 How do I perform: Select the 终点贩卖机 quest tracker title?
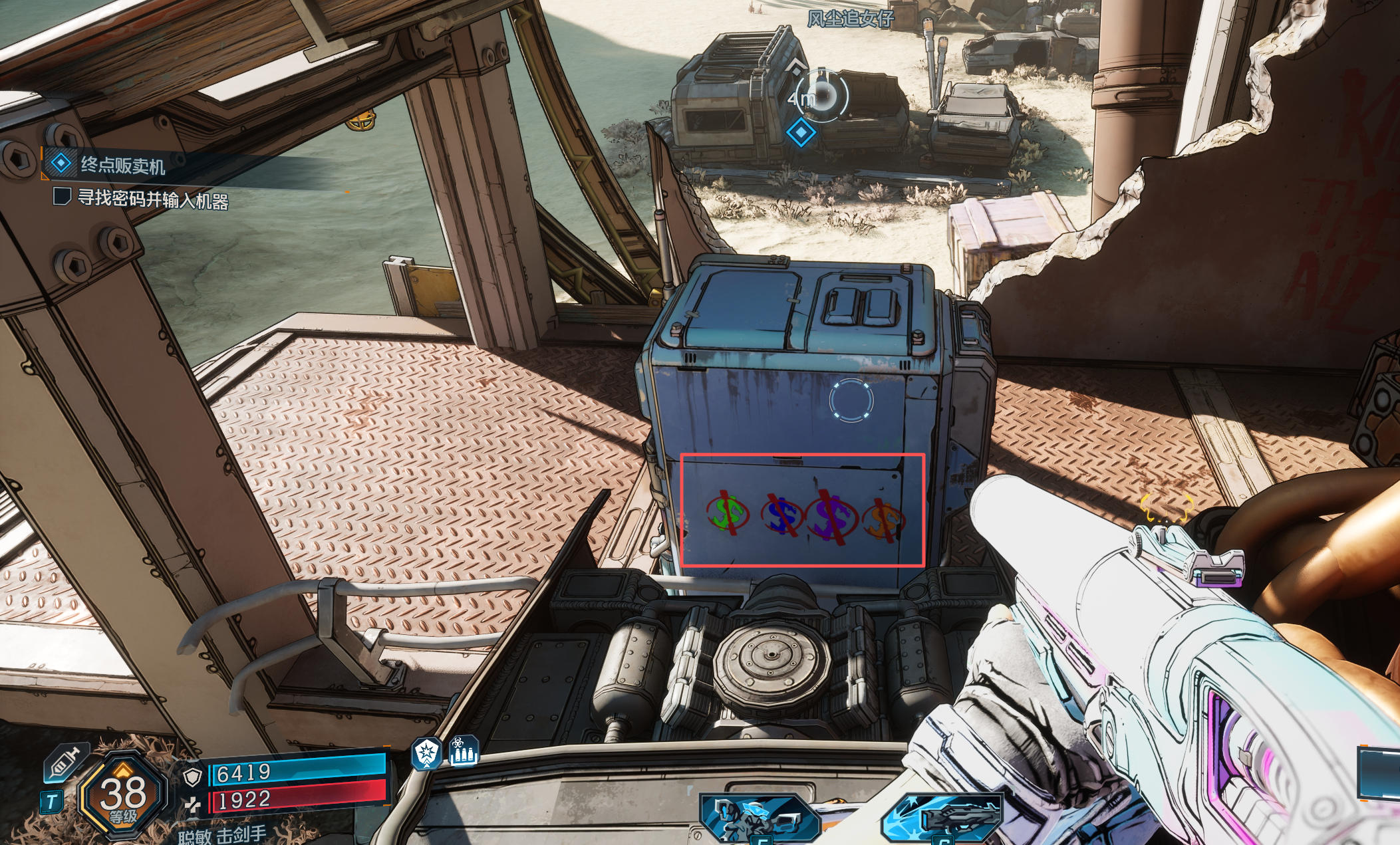(x=122, y=165)
